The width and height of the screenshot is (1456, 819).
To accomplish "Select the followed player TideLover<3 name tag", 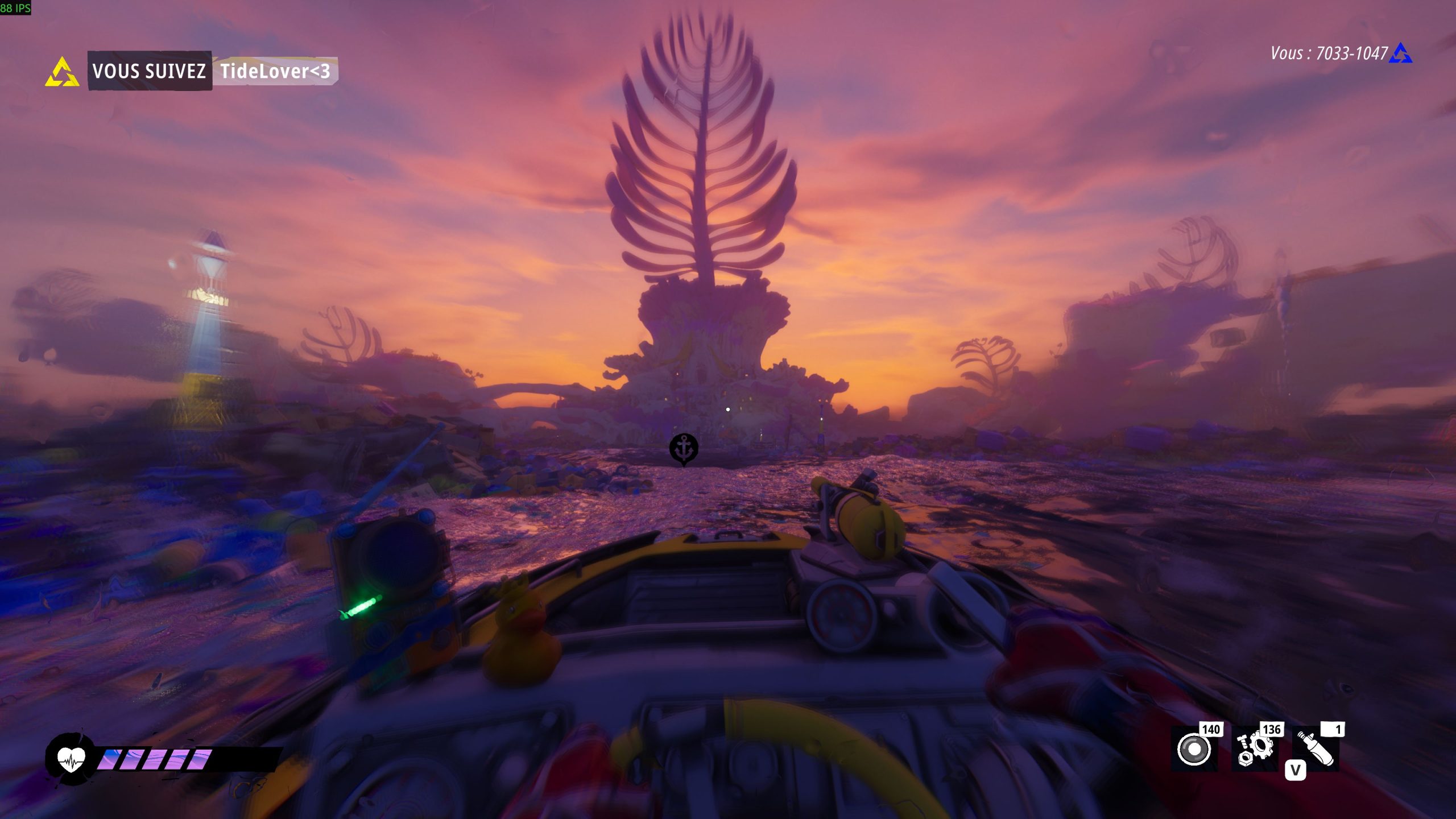I will pos(275,71).
